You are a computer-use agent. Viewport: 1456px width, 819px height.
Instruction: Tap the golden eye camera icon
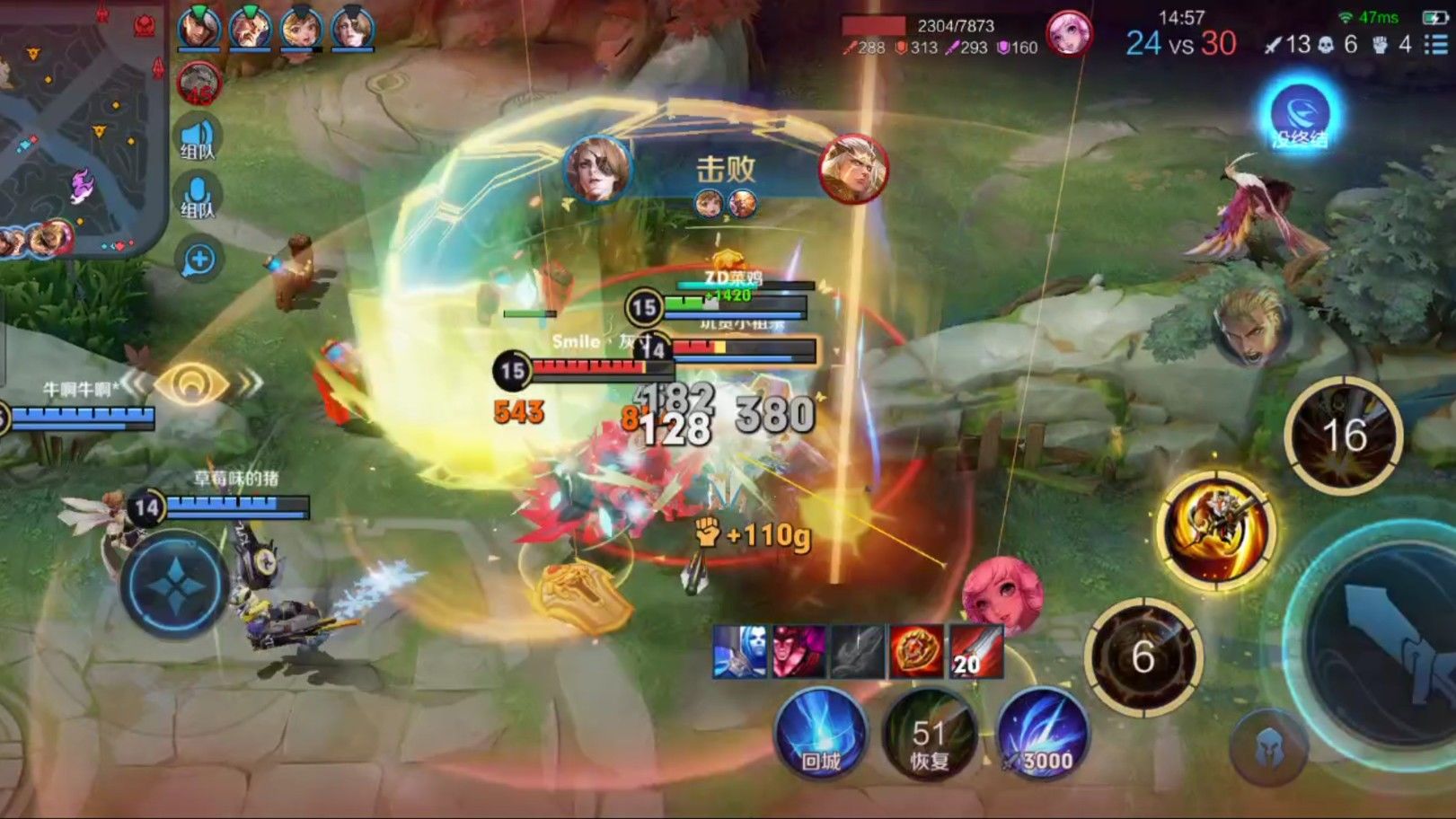pyautogui.click(x=191, y=384)
